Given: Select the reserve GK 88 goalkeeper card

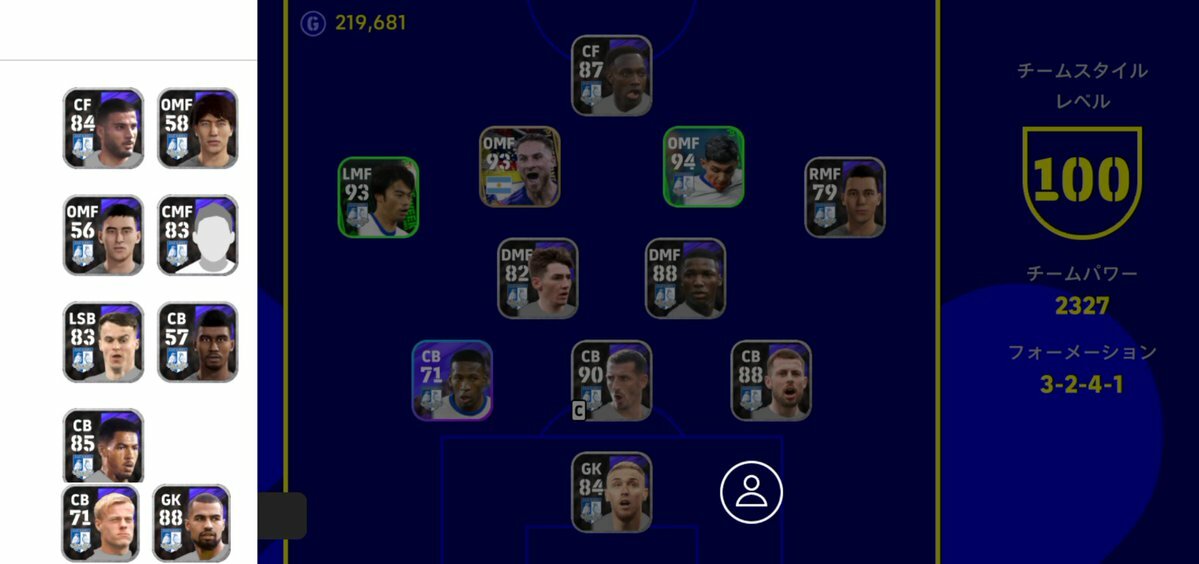Looking at the screenshot, I should (x=191, y=523).
